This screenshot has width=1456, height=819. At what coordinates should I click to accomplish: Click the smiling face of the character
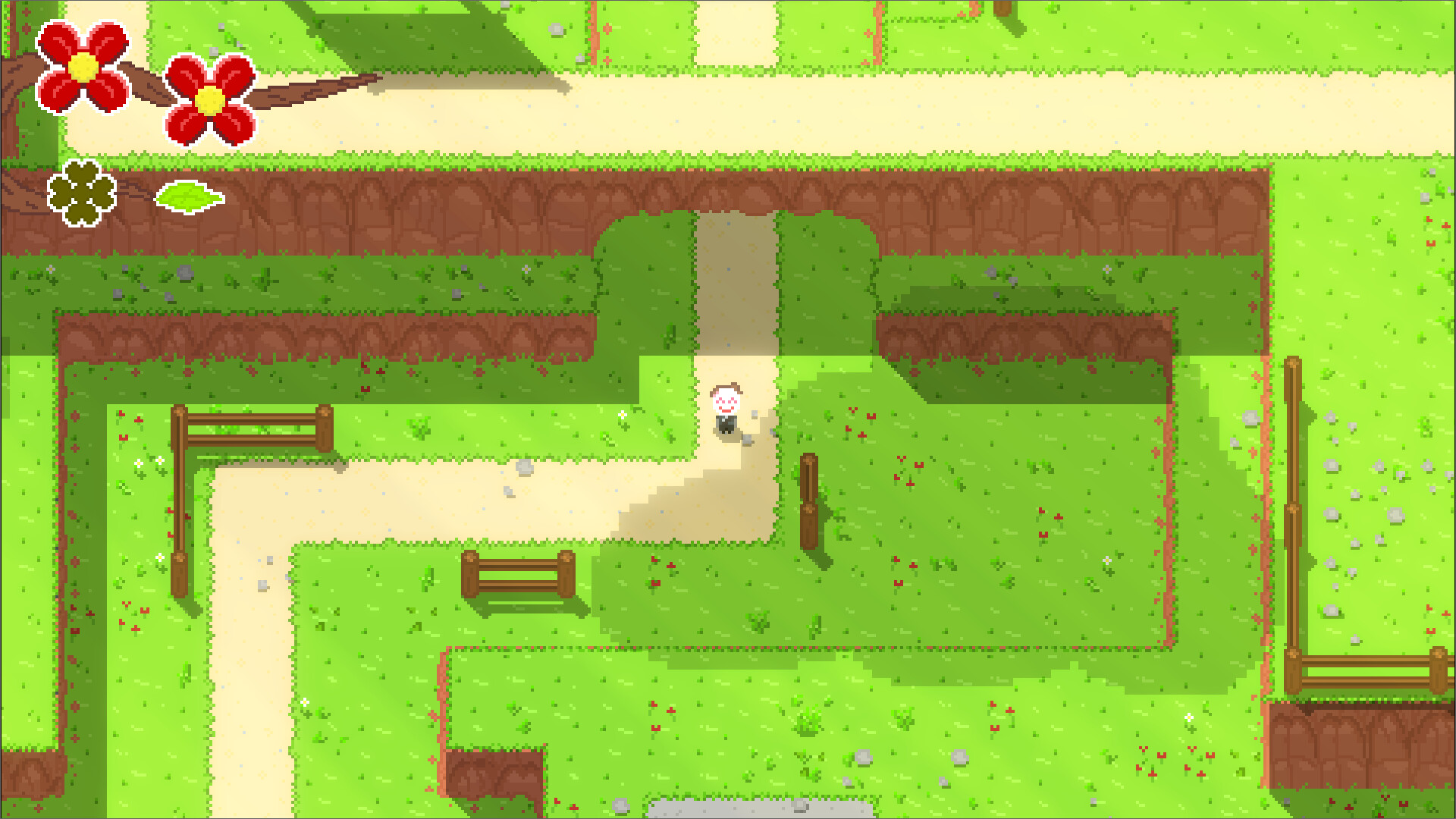point(726,398)
